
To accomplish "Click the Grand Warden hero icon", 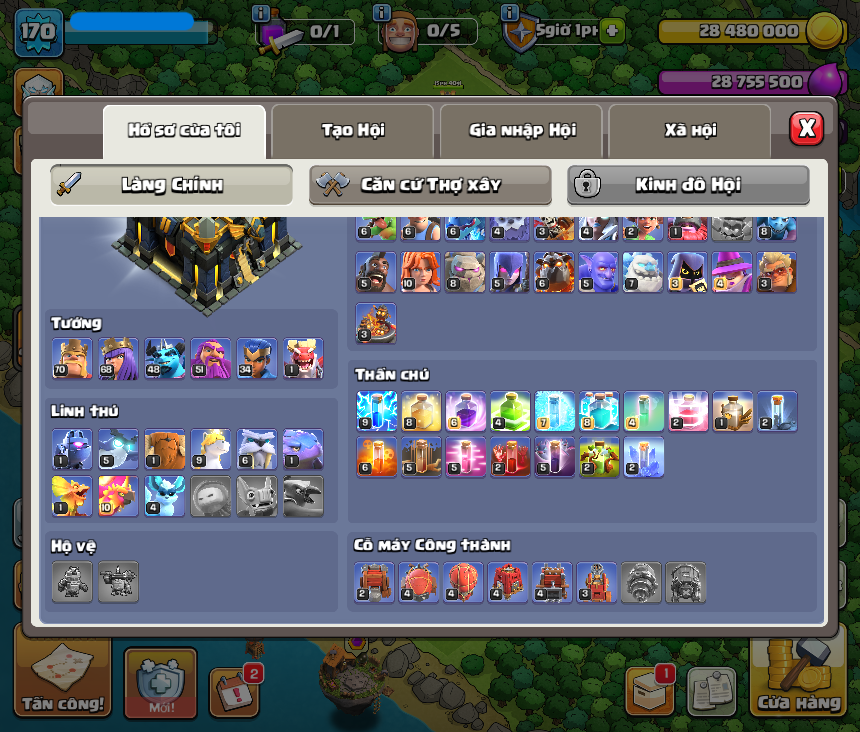I will click(x=210, y=359).
